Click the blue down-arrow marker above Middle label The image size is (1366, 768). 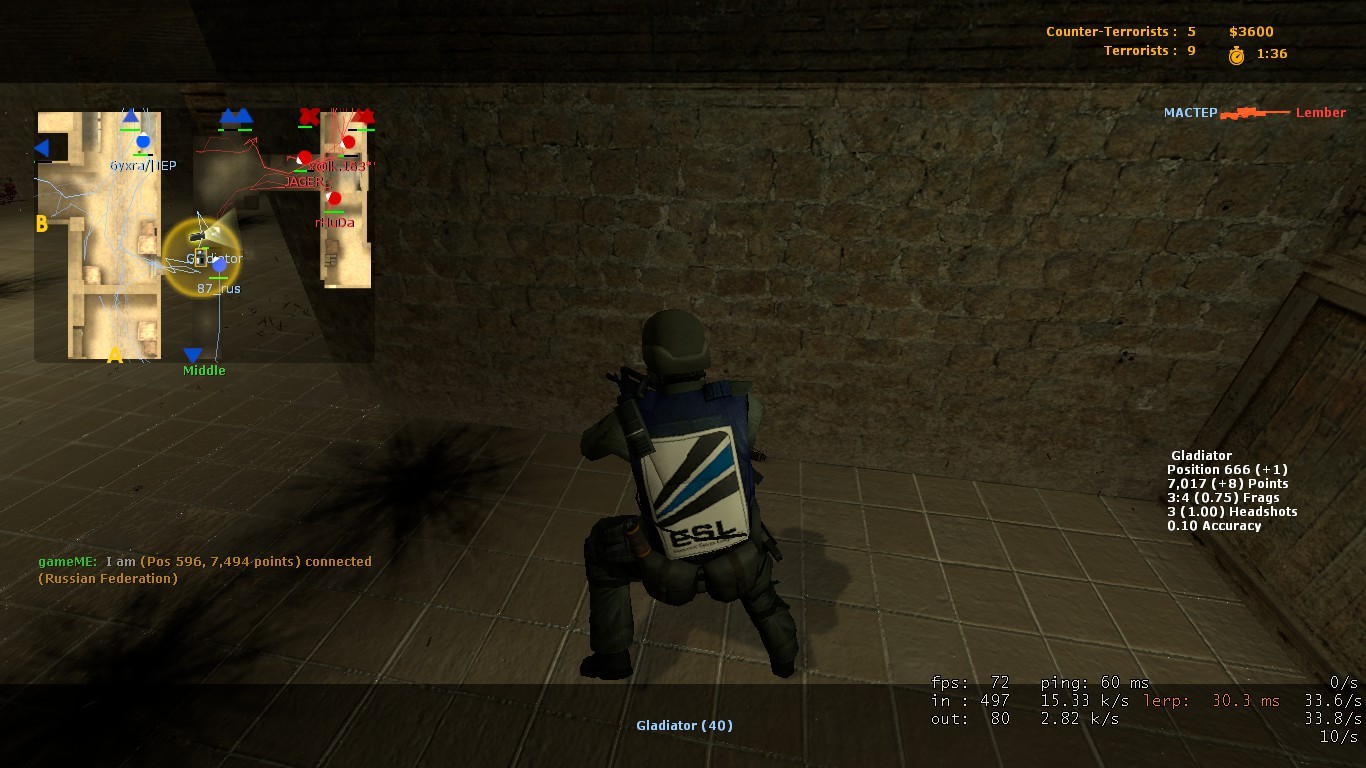(192, 355)
